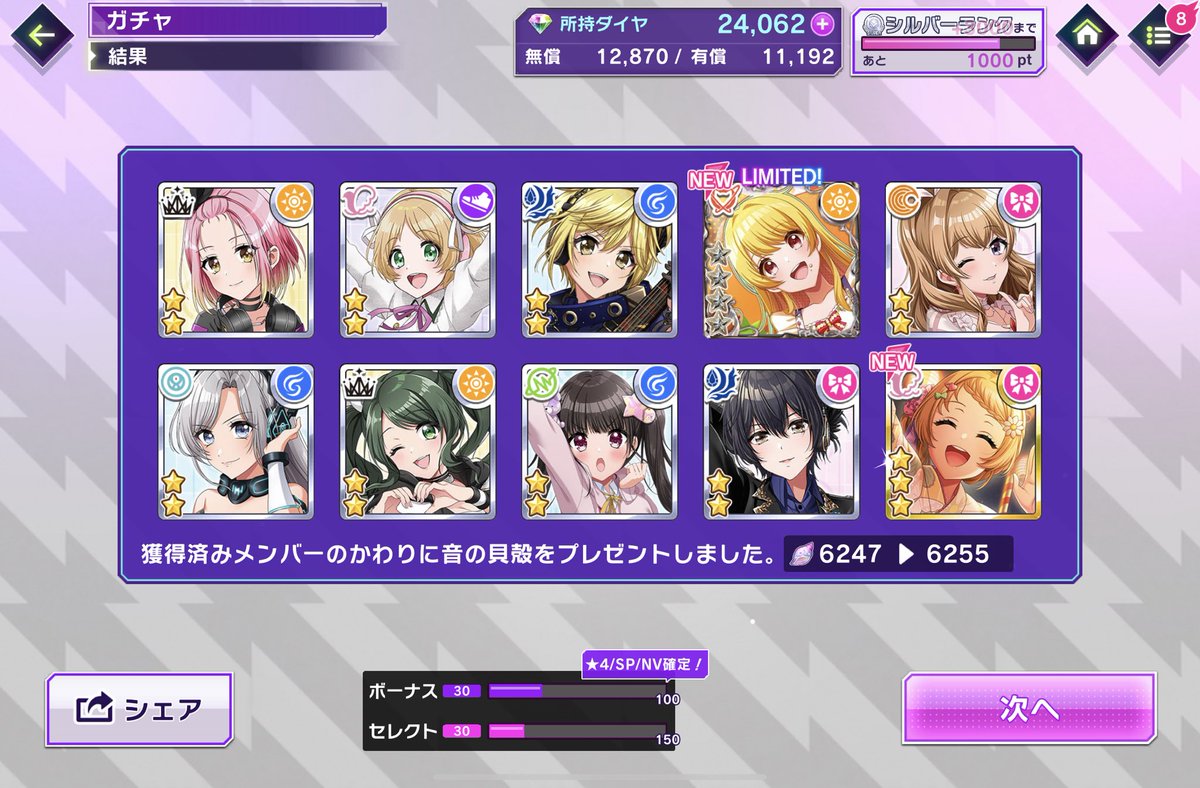Image resolution: width=1200 pixels, height=788 pixels.
Task: Select the winking brown-haired member card
Action: [963, 260]
